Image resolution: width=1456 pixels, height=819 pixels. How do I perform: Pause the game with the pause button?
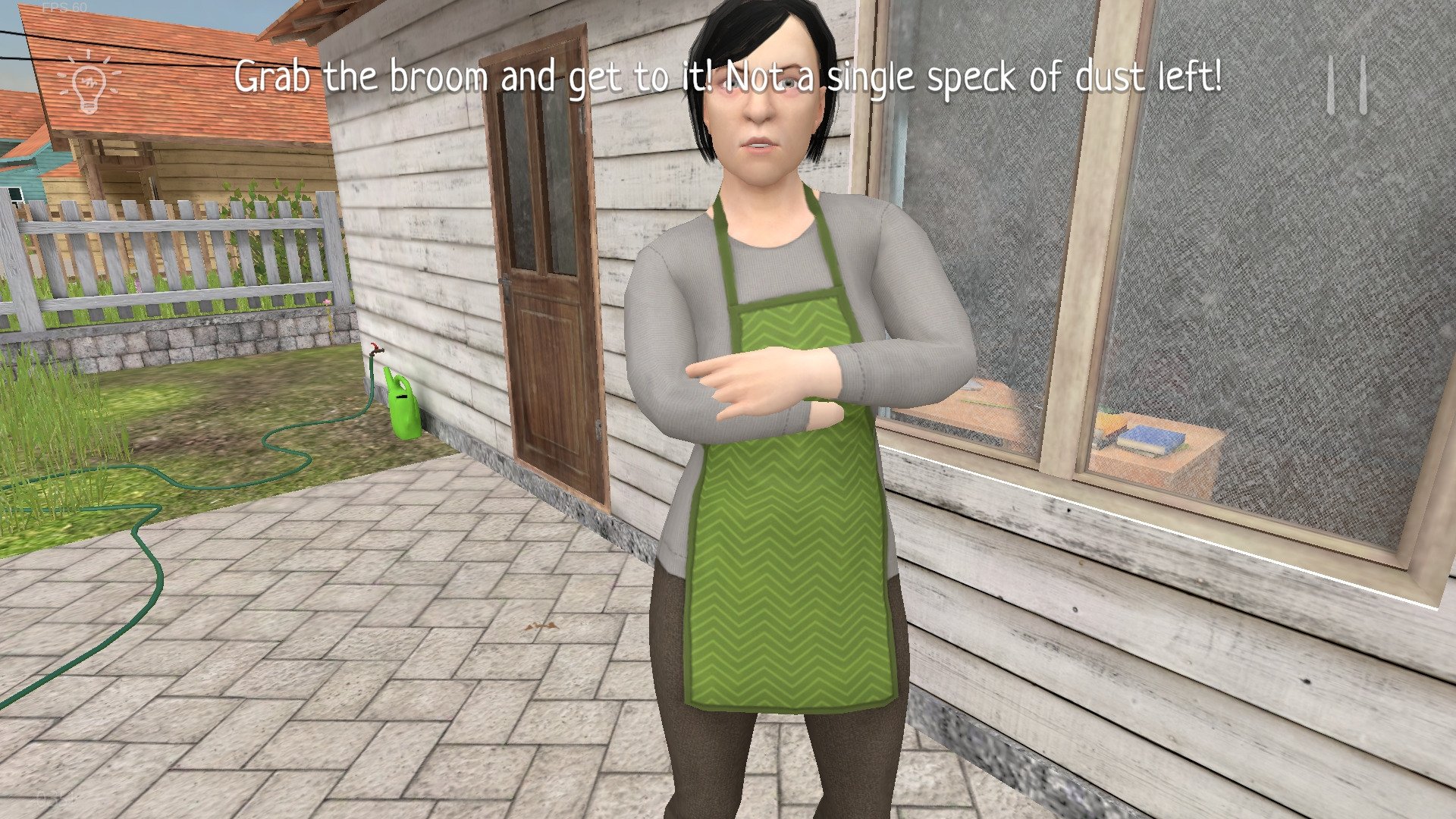(1347, 85)
